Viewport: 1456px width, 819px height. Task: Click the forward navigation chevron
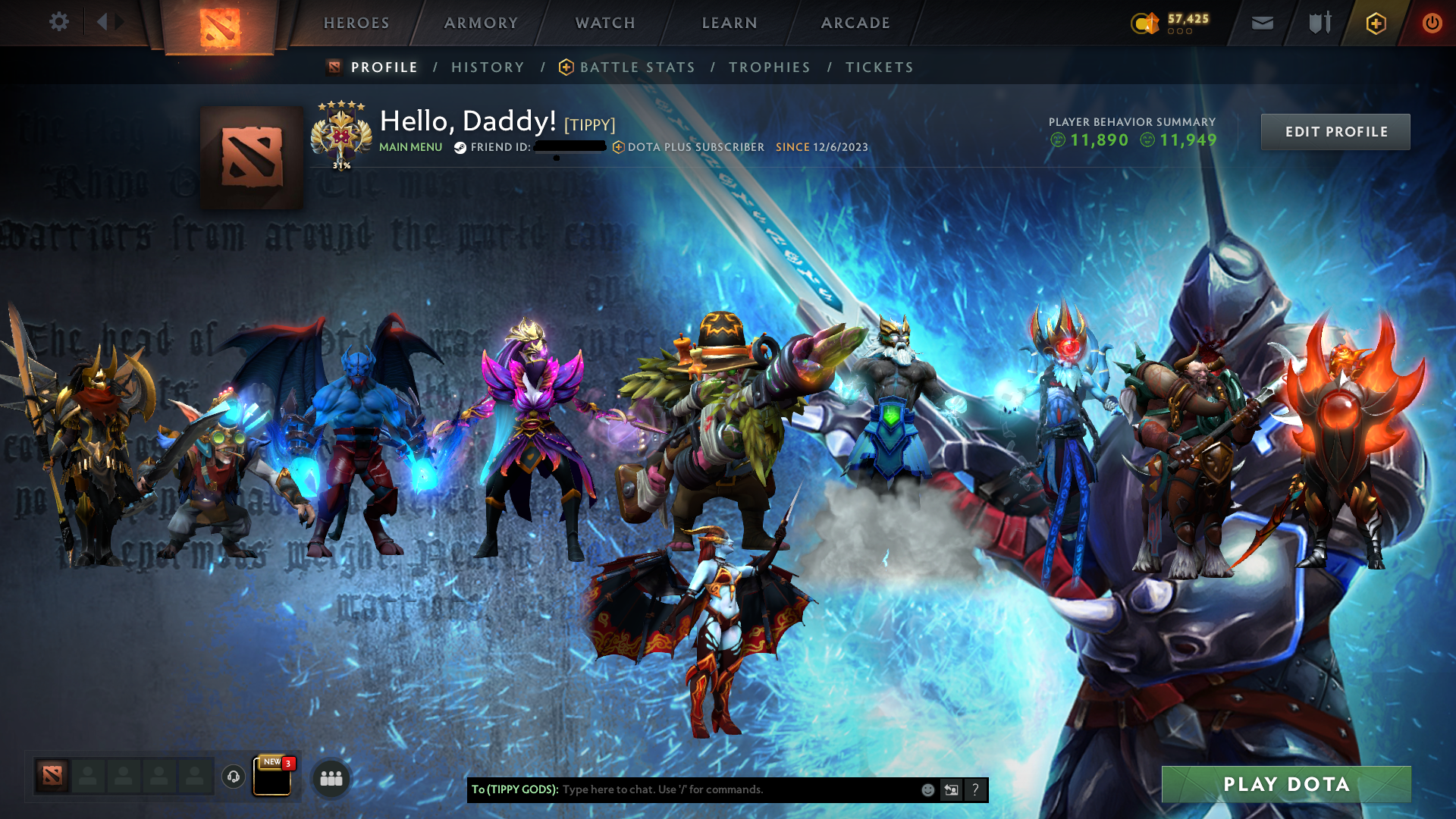118,22
